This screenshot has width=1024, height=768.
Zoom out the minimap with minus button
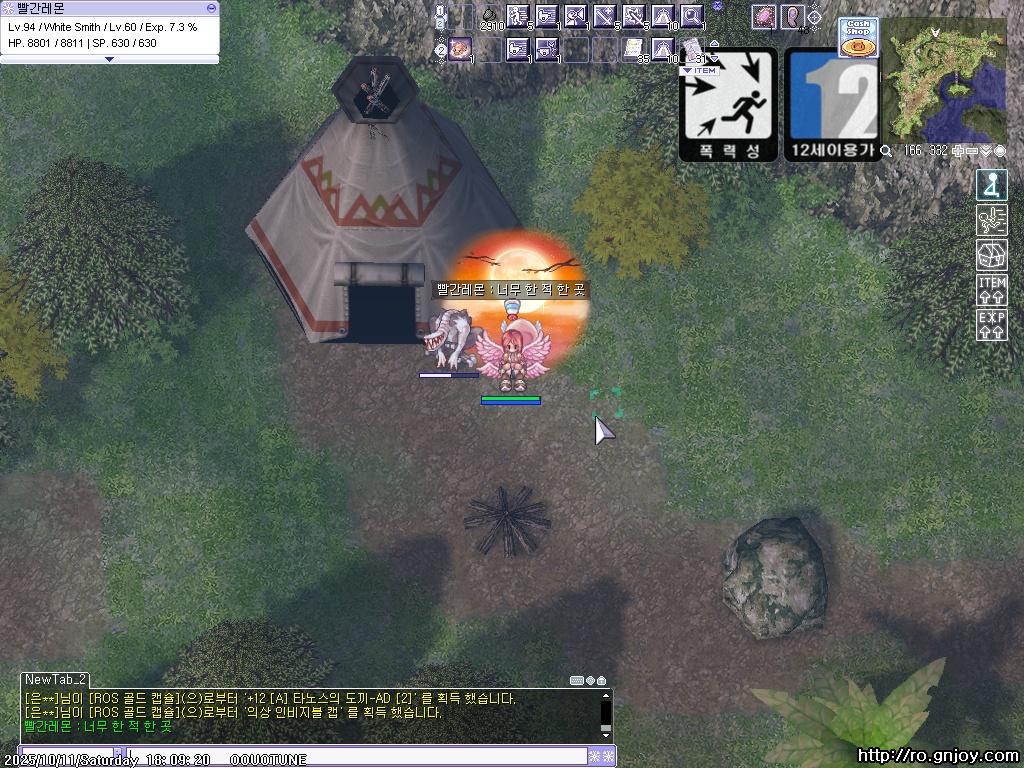pyautogui.click(x=973, y=151)
